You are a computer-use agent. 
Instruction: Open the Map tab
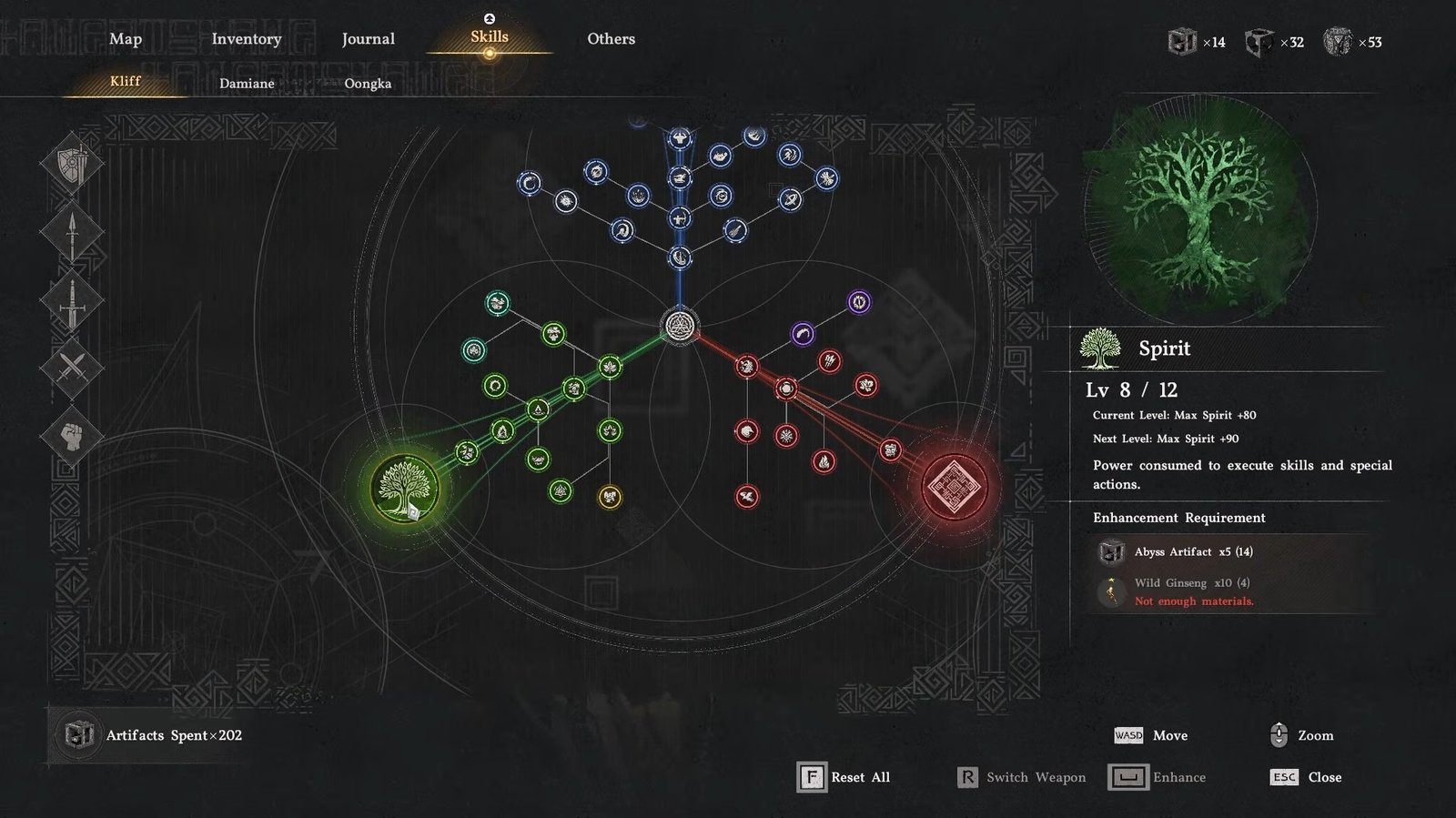pyautogui.click(x=126, y=39)
